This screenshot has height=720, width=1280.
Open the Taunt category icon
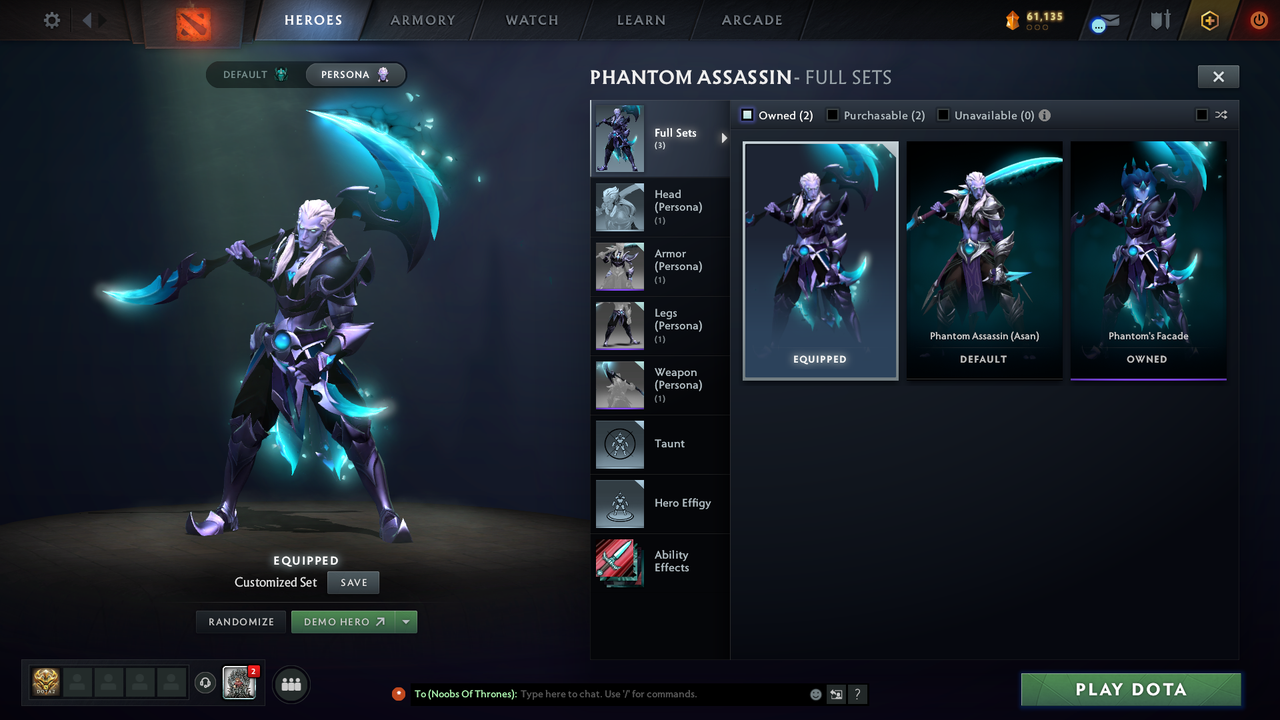[x=619, y=445]
